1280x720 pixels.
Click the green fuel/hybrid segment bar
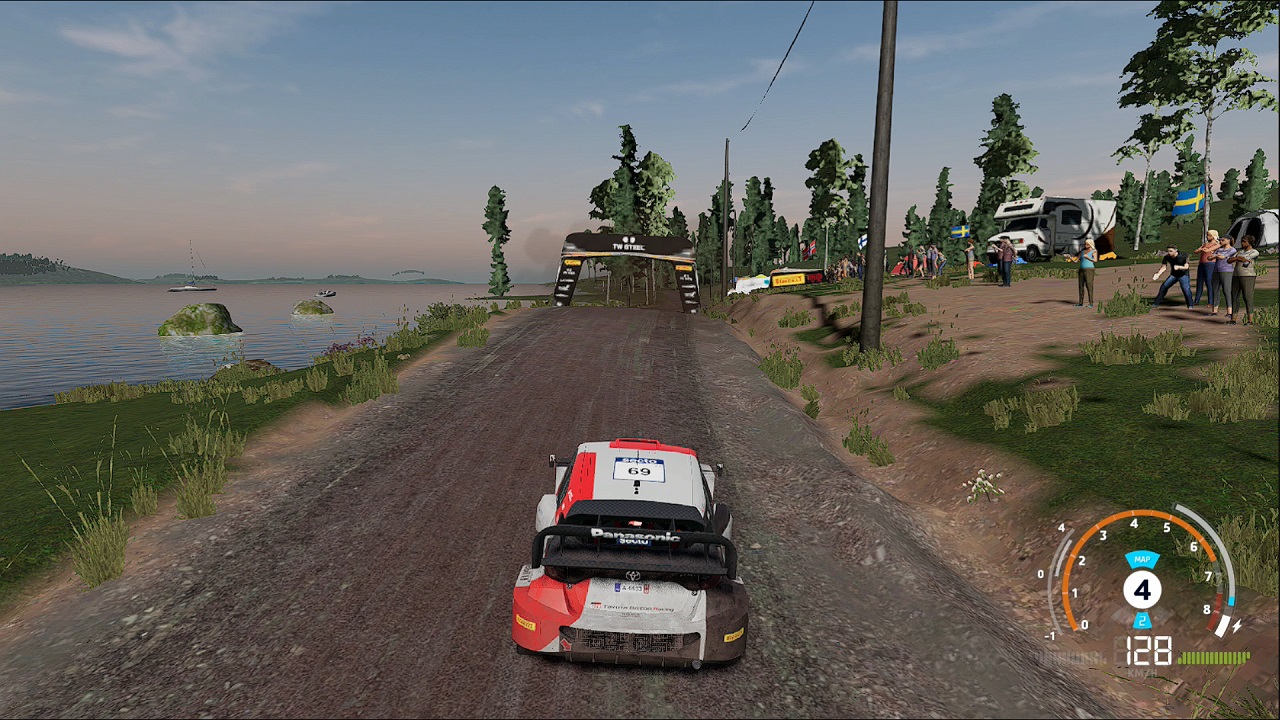(1214, 656)
